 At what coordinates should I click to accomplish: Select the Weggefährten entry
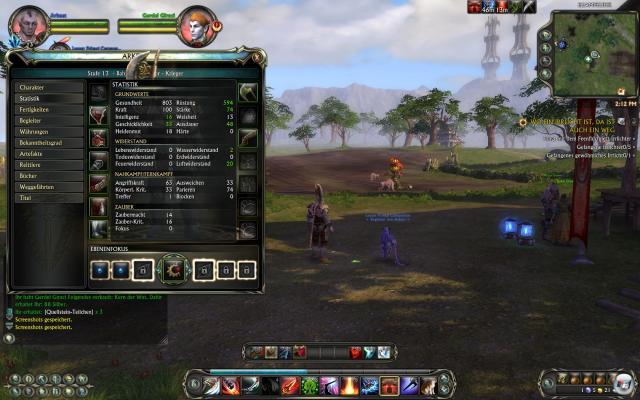click(47, 187)
